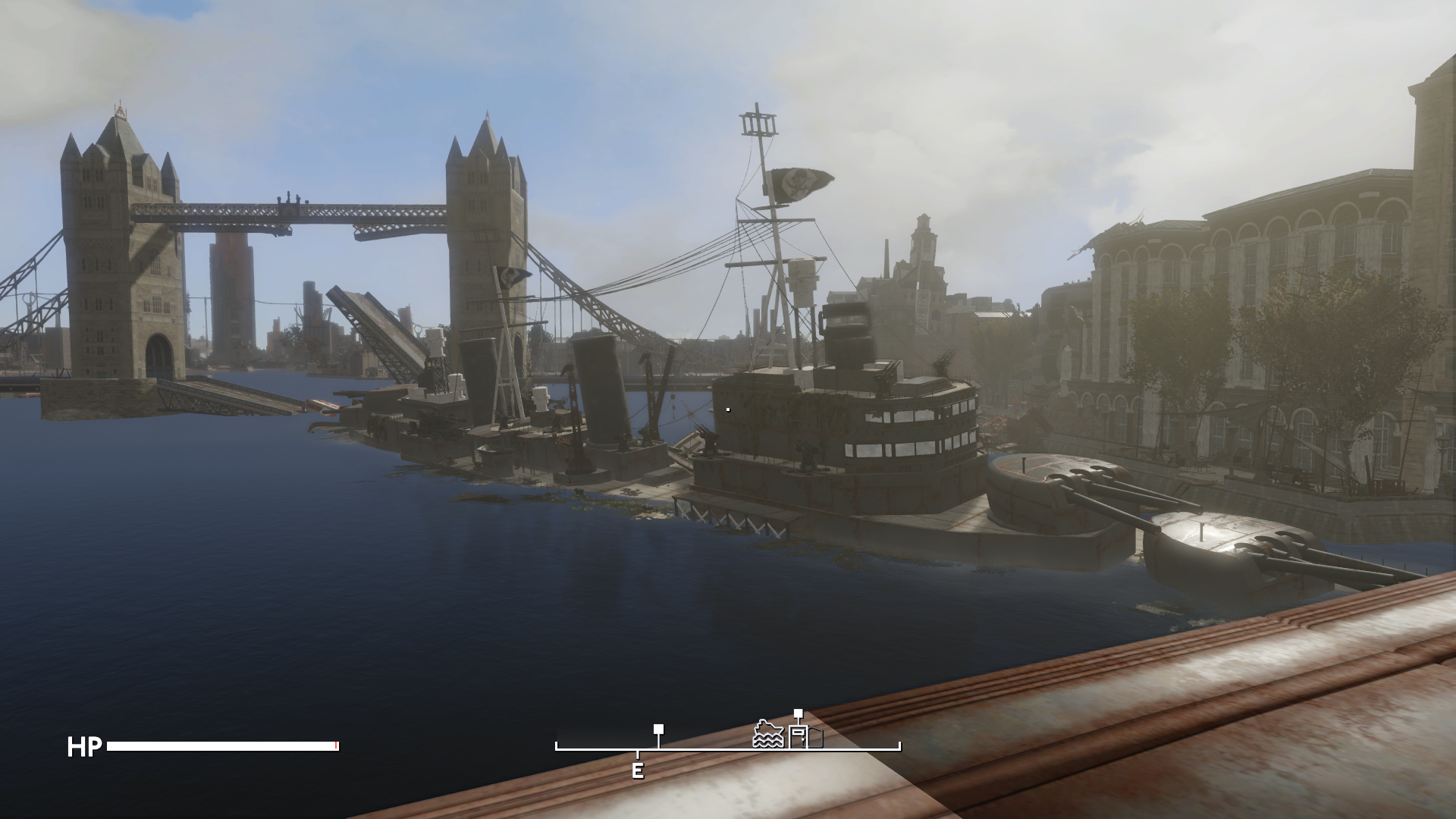Click the door-shaped building icon on the compass
Image resolution: width=1456 pixels, height=819 pixels.
[798, 736]
